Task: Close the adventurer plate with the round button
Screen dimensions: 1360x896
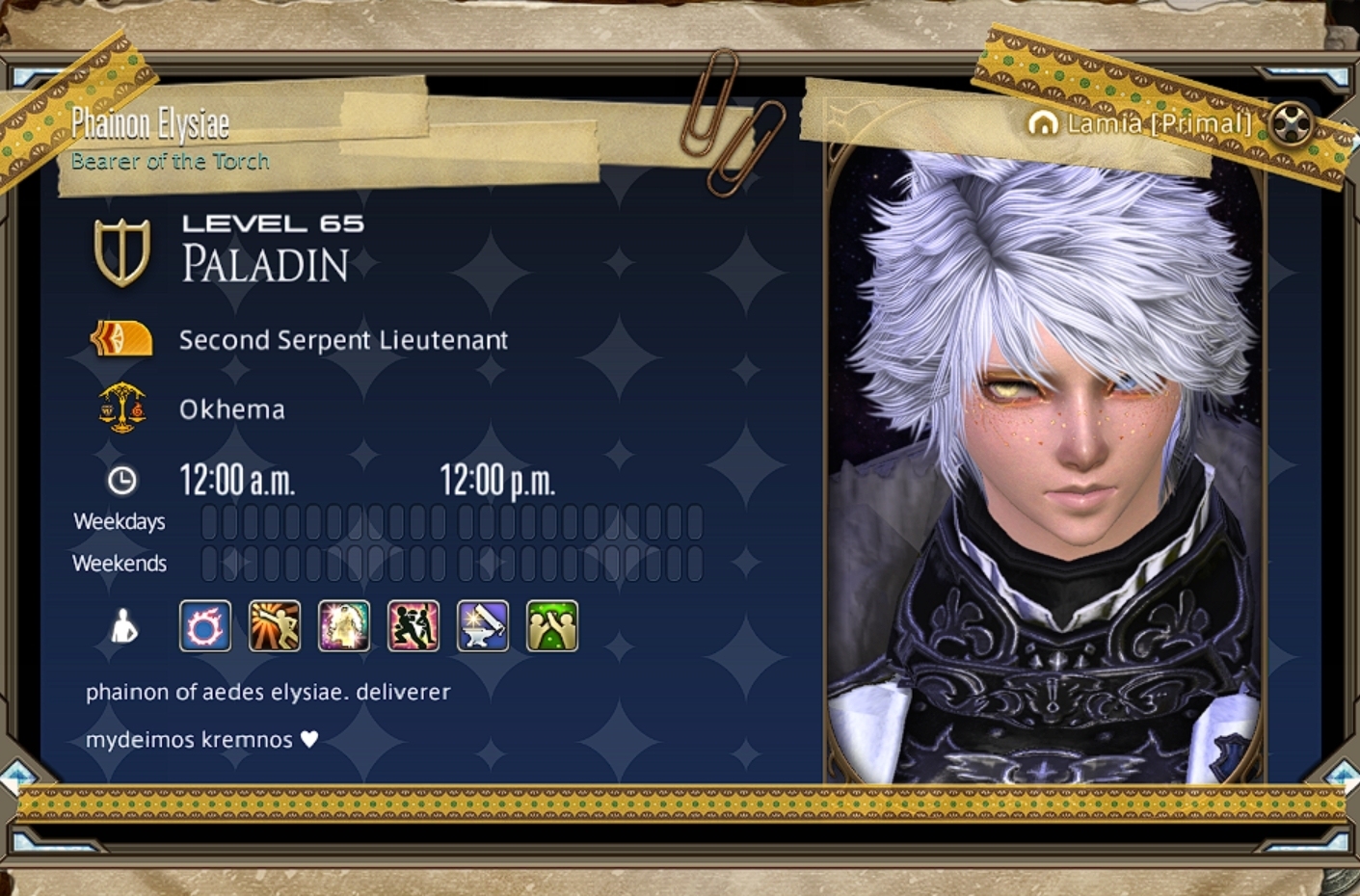Action: [x=1291, y=123]
